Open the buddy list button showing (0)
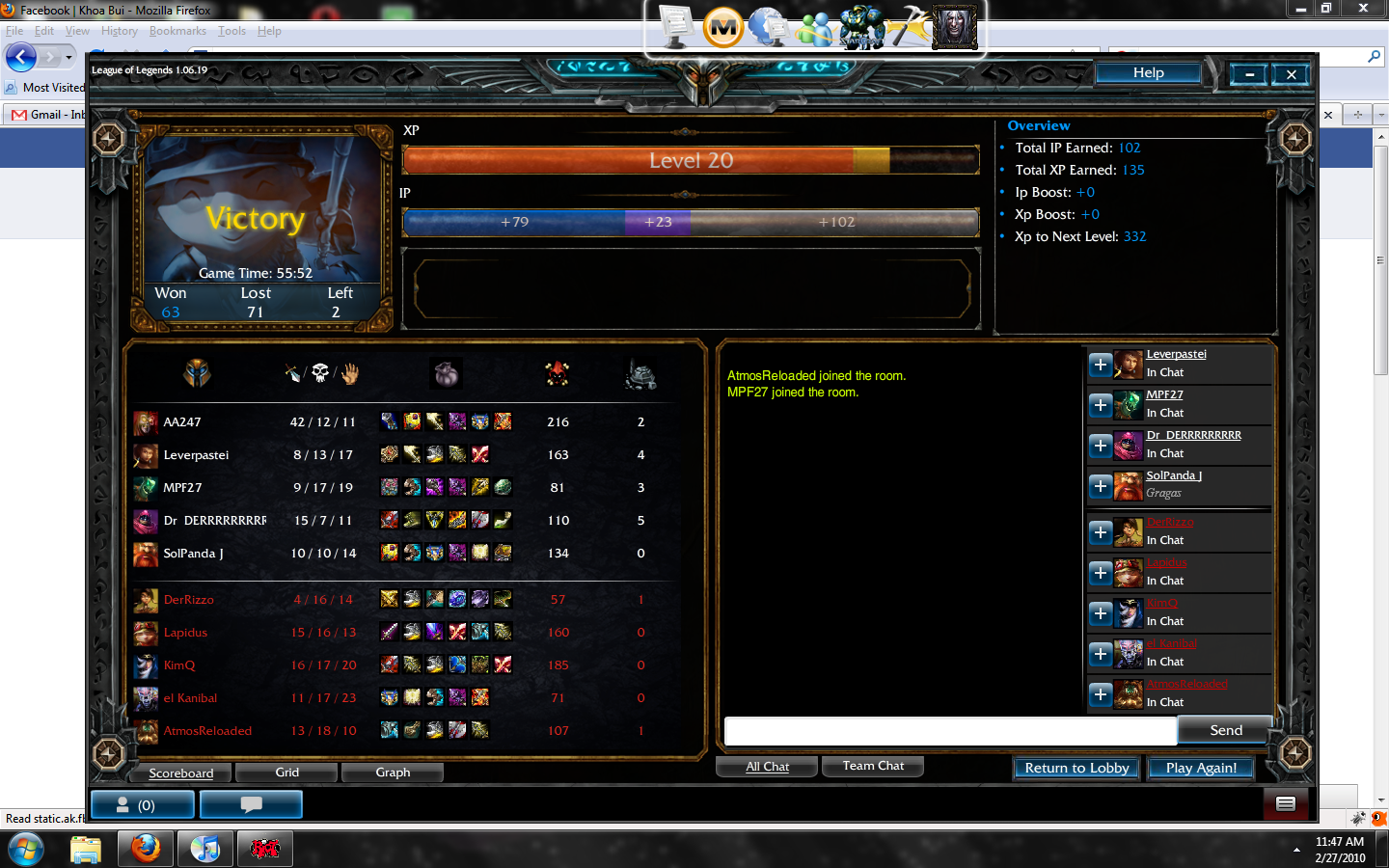This screenshot has height=868, width=1389. pos(142,804)
